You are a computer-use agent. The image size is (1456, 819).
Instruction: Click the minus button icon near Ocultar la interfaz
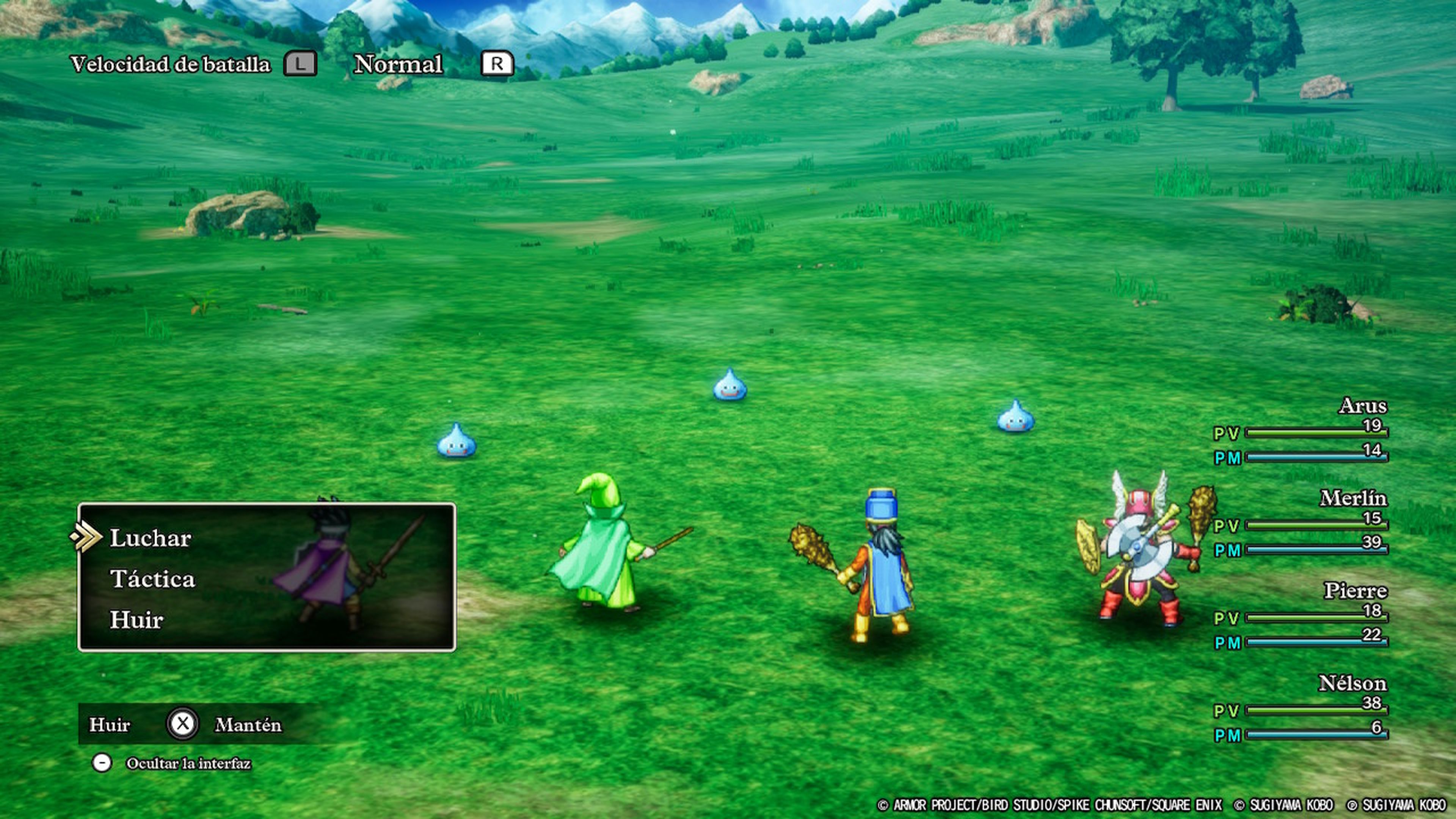[x=102, y=762]
